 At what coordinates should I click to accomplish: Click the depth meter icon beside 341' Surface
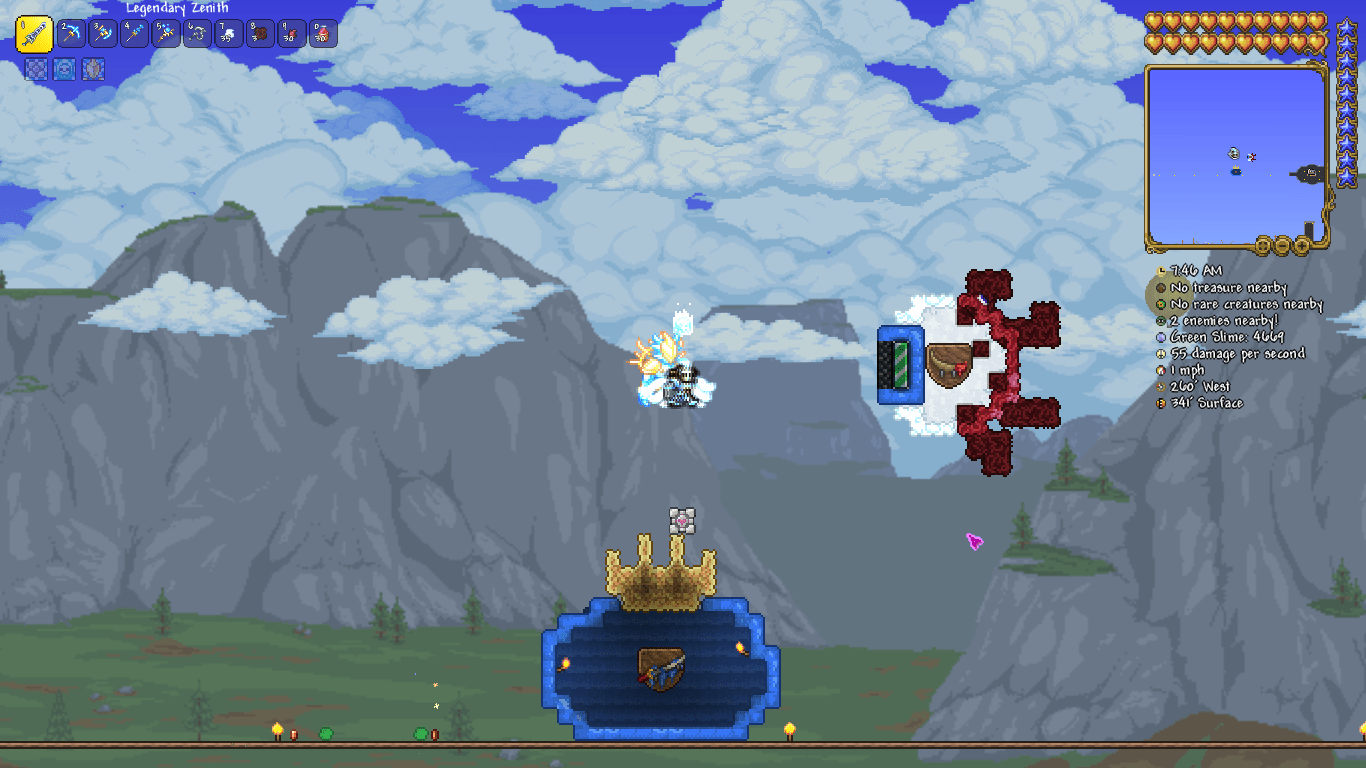(x=1160, y=403)
